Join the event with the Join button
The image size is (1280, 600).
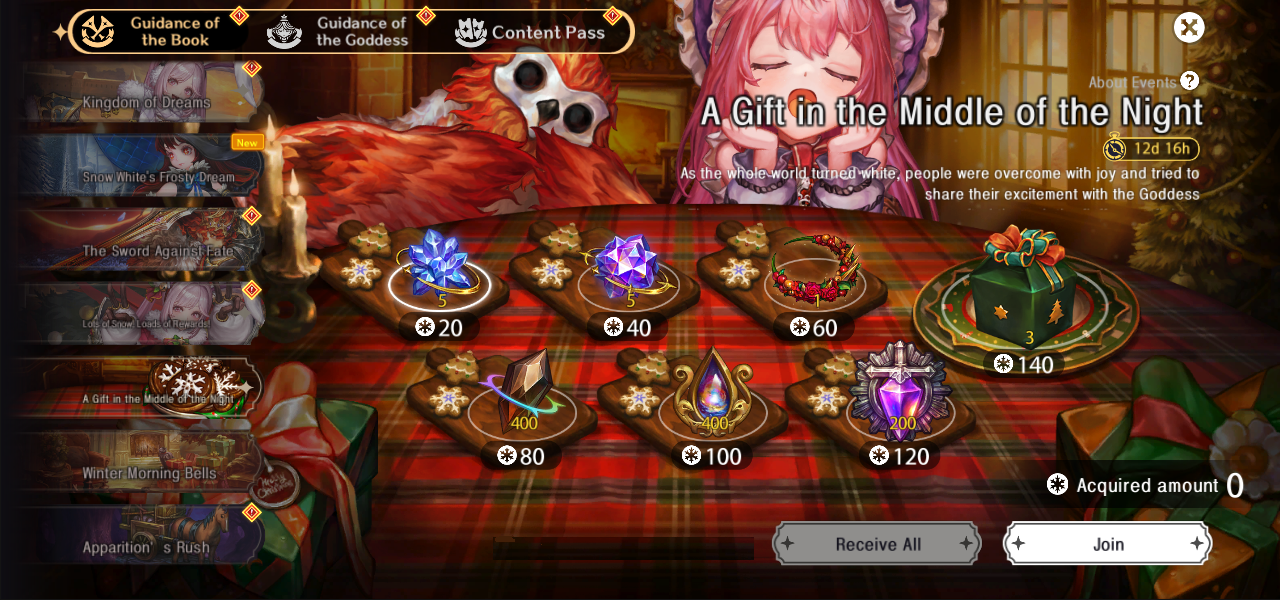(1107, 544)
